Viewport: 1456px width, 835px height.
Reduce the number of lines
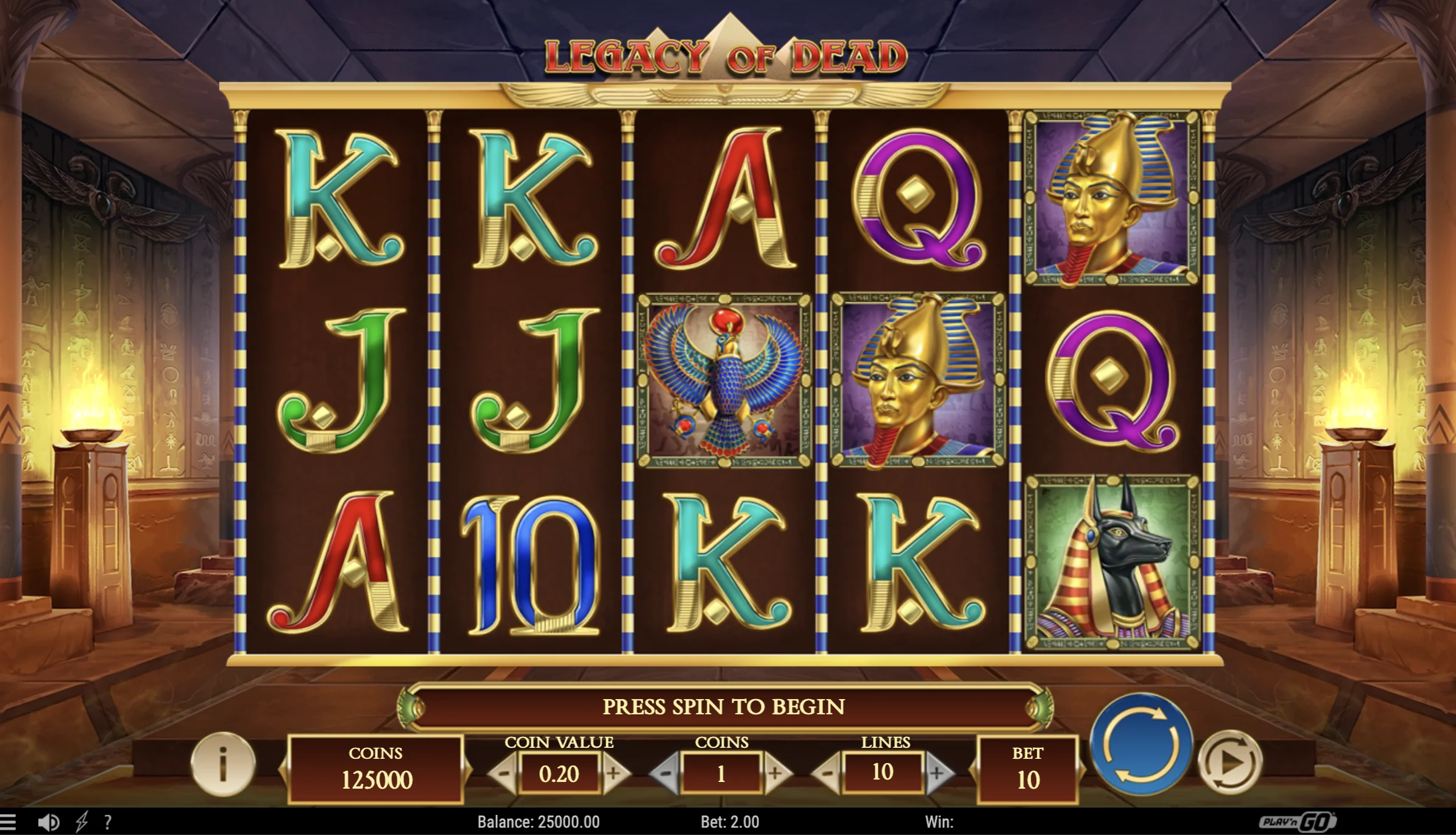(827, 773)
